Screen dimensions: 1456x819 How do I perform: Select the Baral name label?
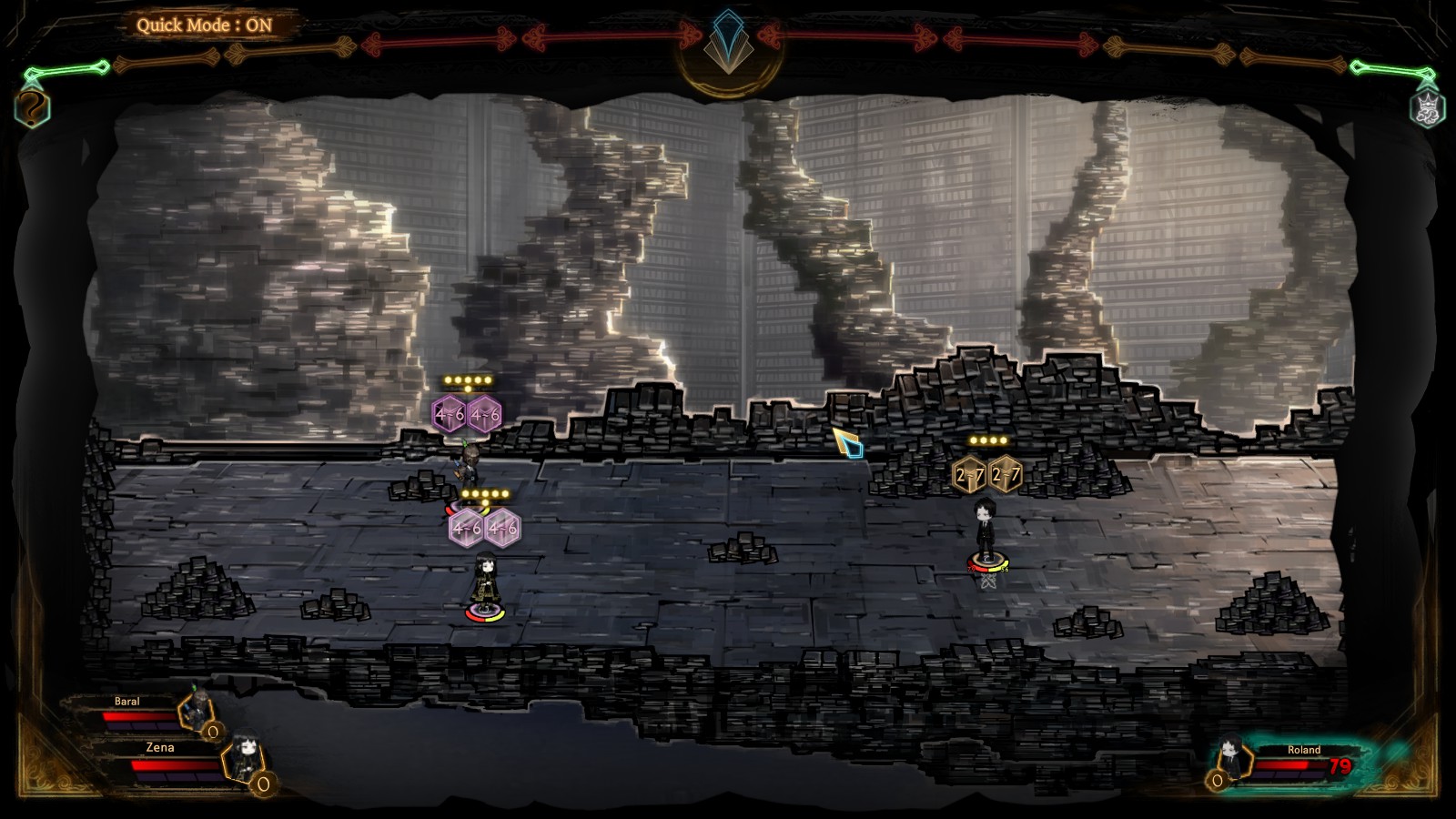tap(126, 702)
